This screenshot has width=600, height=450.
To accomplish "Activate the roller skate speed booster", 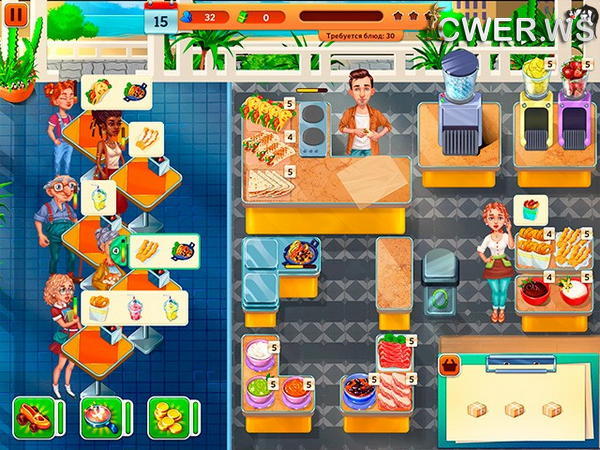I will [32, 416].
